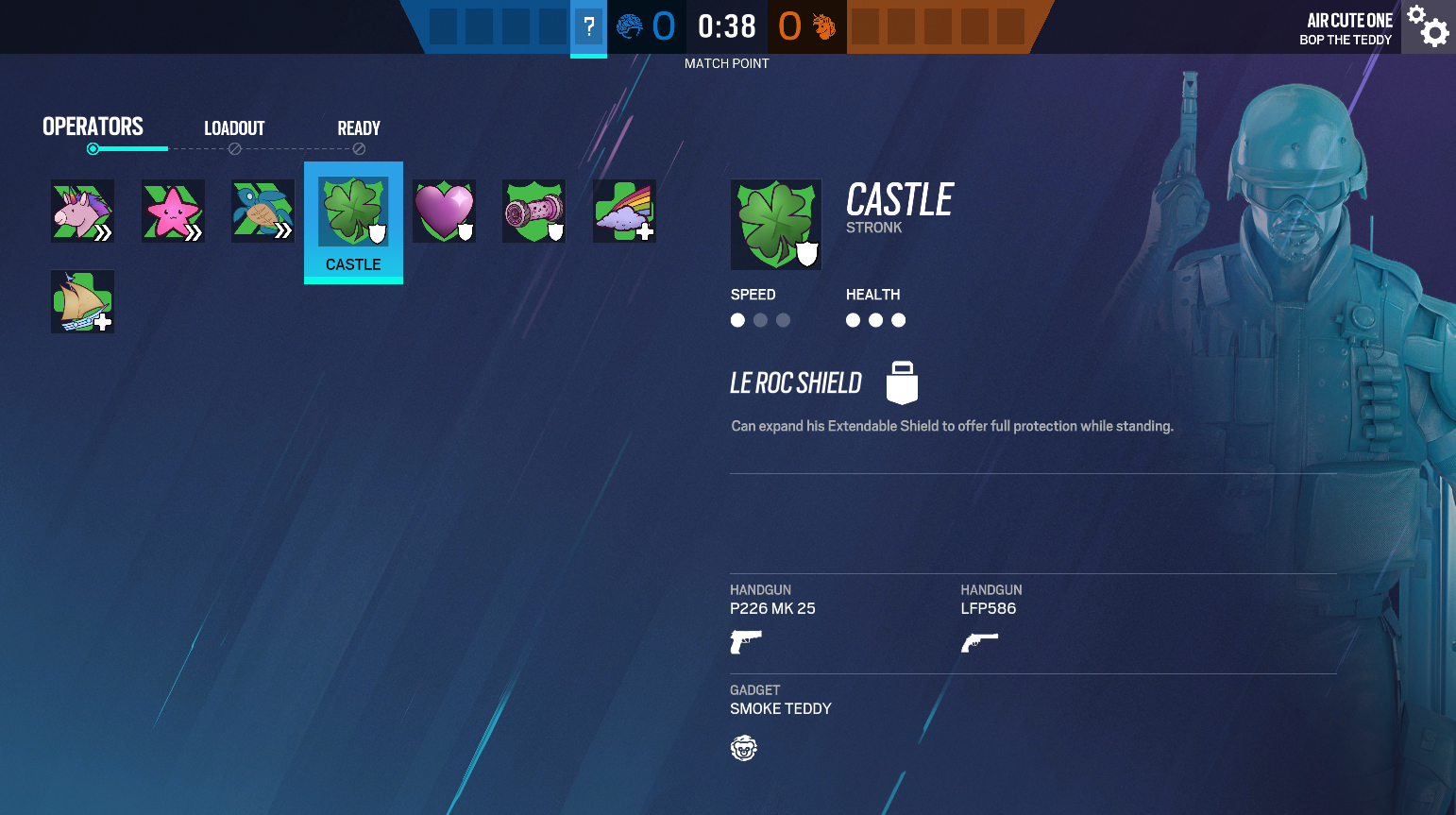Pick the unicorn operator
The height and width of the screenshot is (815, 1456).
pos(82,211)
